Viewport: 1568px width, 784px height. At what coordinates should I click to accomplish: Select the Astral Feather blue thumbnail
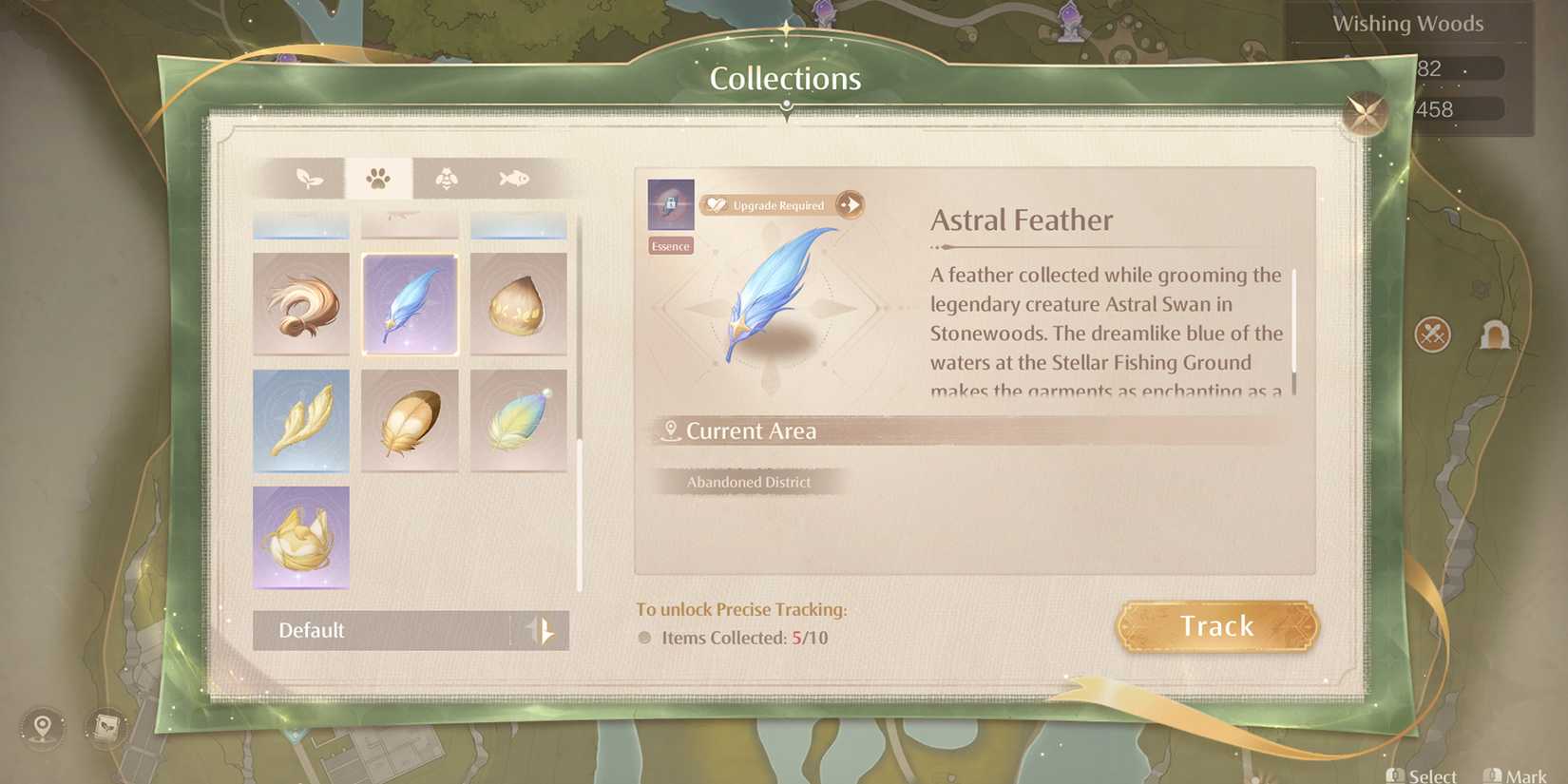[x=410, y=305]
